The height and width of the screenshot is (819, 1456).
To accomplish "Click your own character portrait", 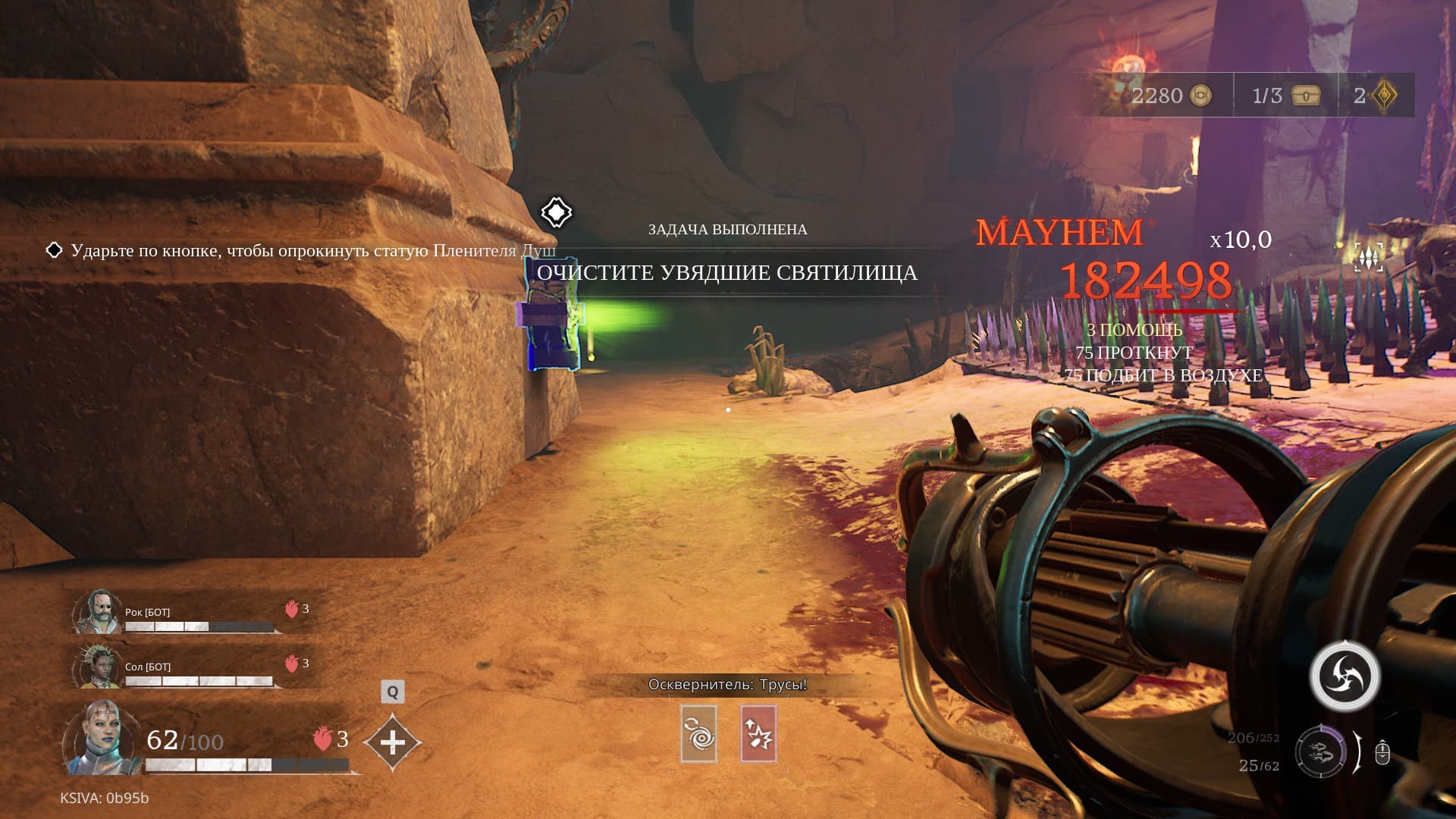I will 101,738.
